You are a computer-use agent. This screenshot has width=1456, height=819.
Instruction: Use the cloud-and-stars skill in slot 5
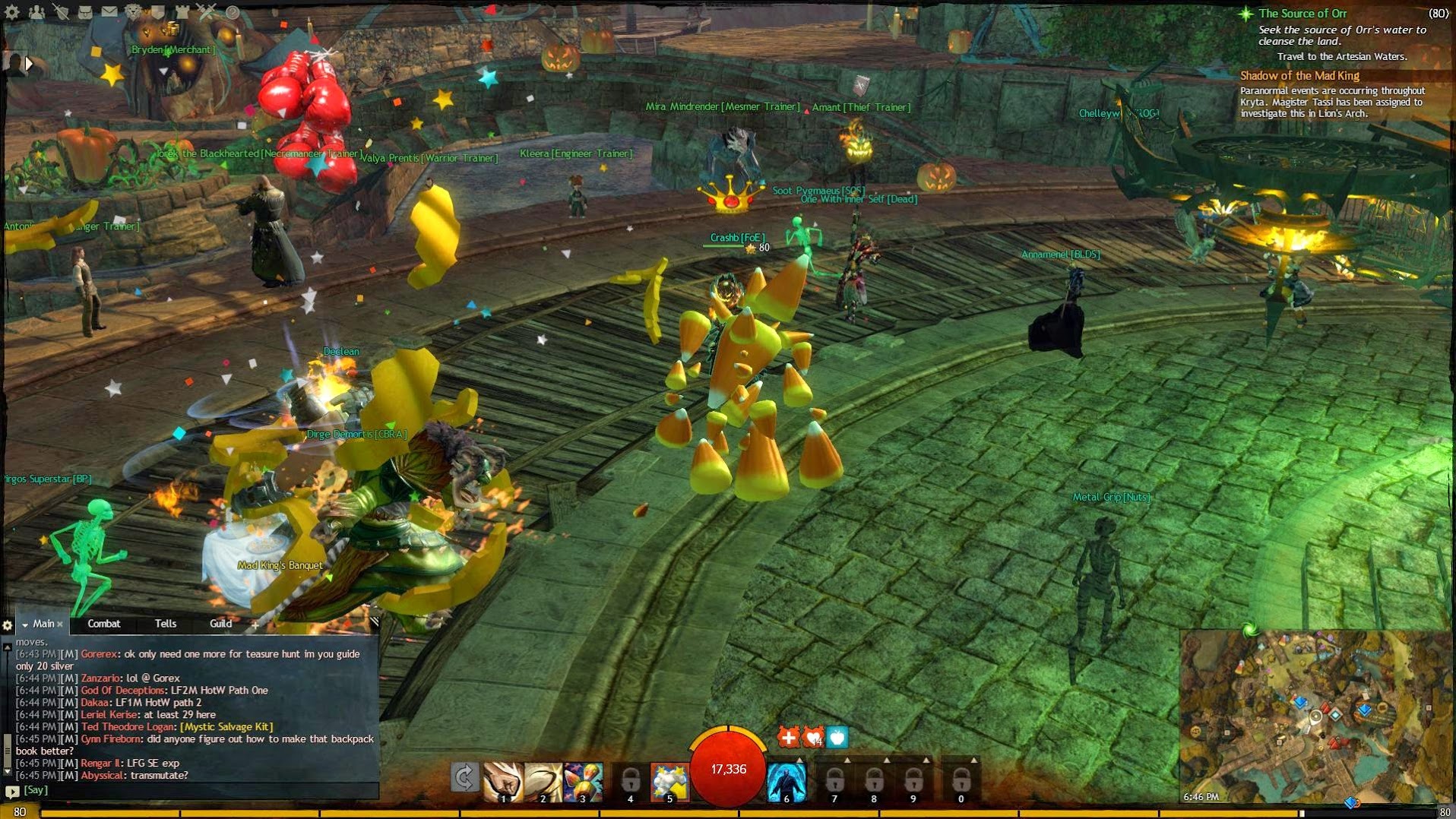coord(669,781)
